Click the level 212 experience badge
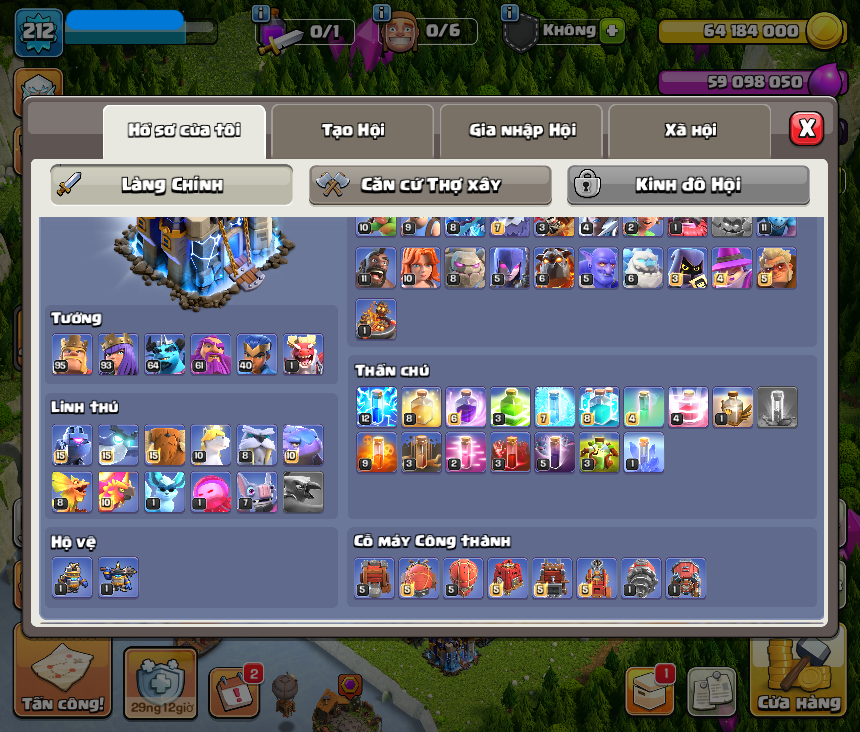Viewport: 860px width, 732px height. (39, 32)
